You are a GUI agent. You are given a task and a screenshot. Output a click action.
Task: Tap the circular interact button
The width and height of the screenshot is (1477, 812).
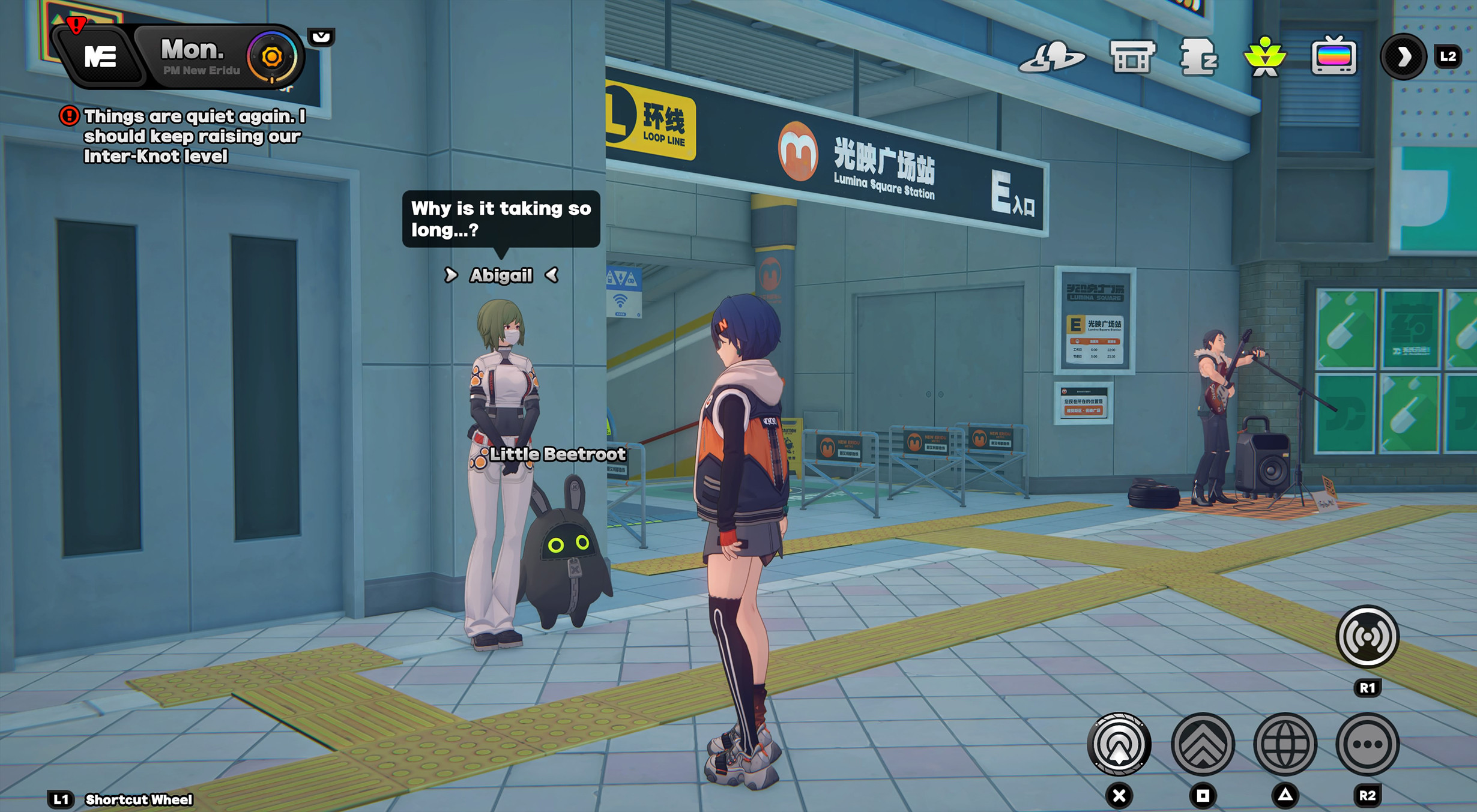tap(1119, 744)
